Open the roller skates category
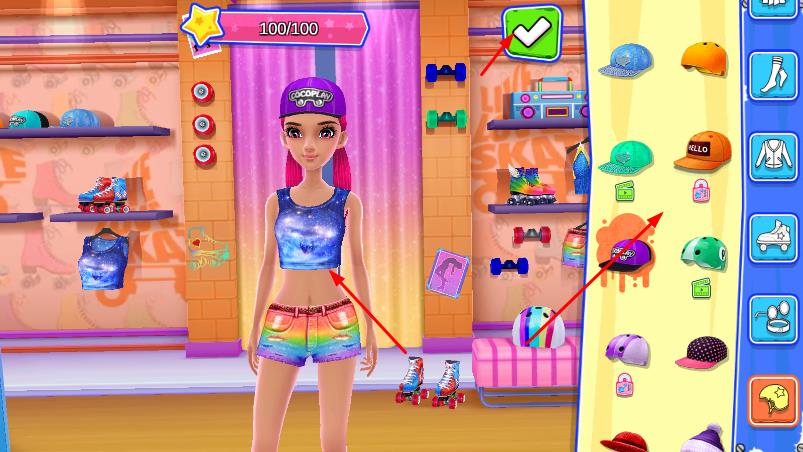The width and height of the screenshot is (803, 452). point(773,238)
